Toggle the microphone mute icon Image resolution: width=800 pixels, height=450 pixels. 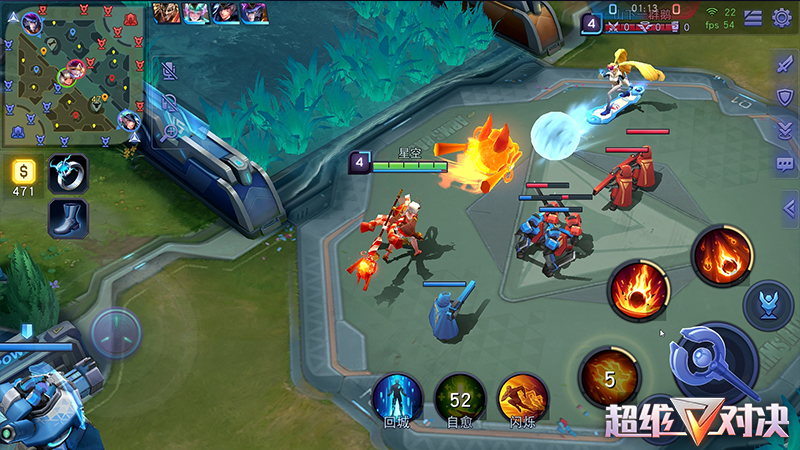[169, 70]
